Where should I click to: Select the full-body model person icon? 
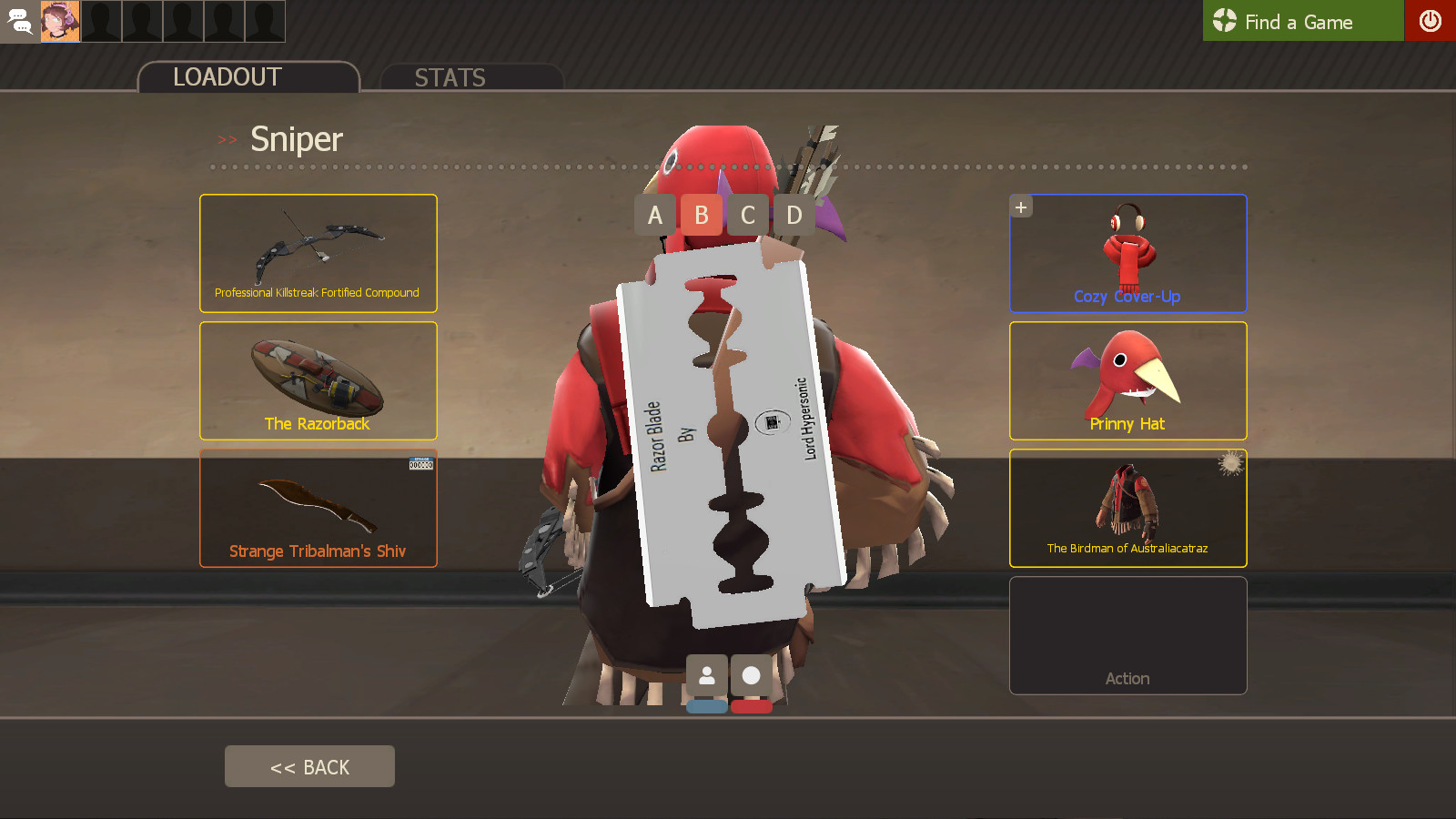click(709, 675)
